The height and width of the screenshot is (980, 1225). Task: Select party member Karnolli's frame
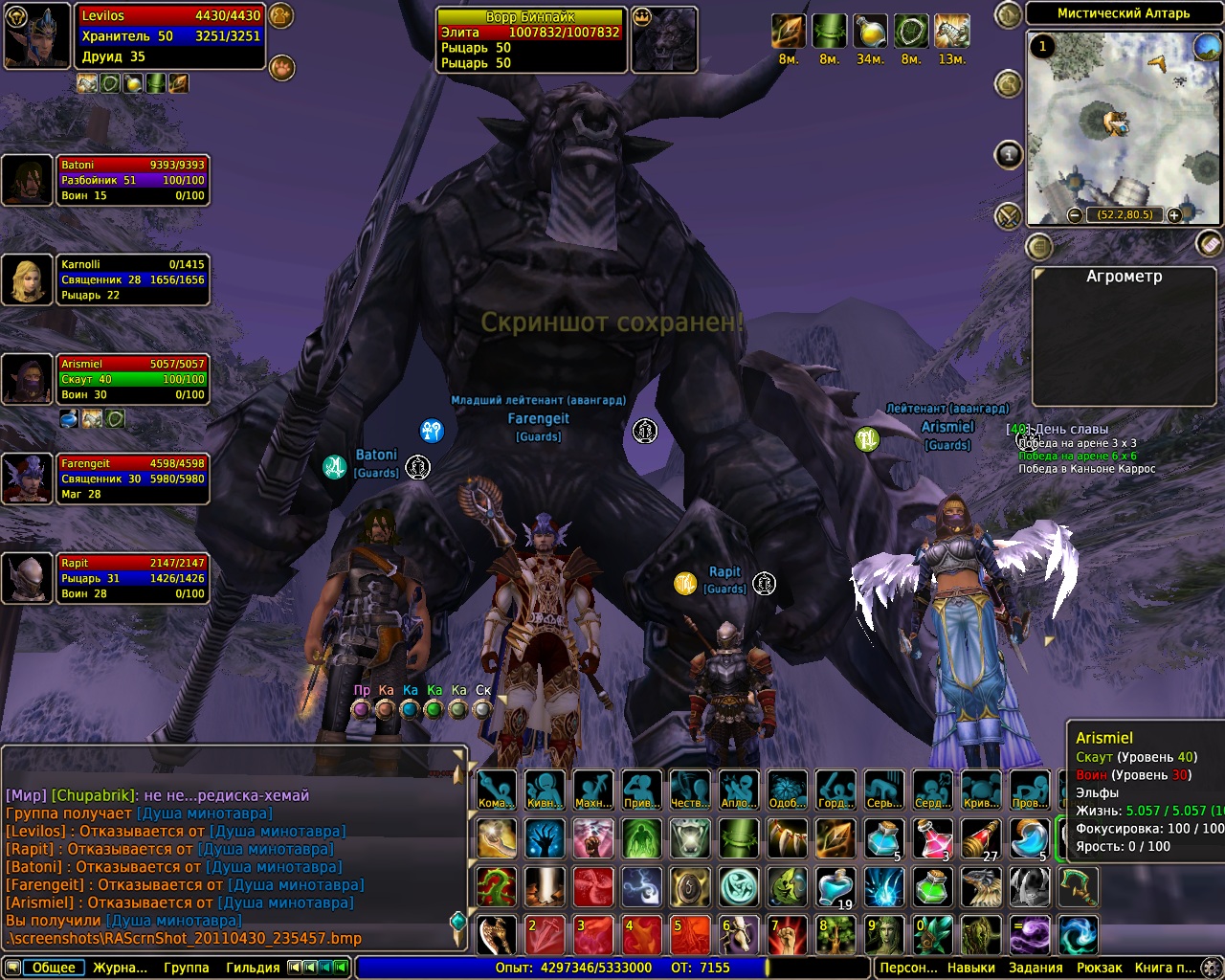[132, 279]
